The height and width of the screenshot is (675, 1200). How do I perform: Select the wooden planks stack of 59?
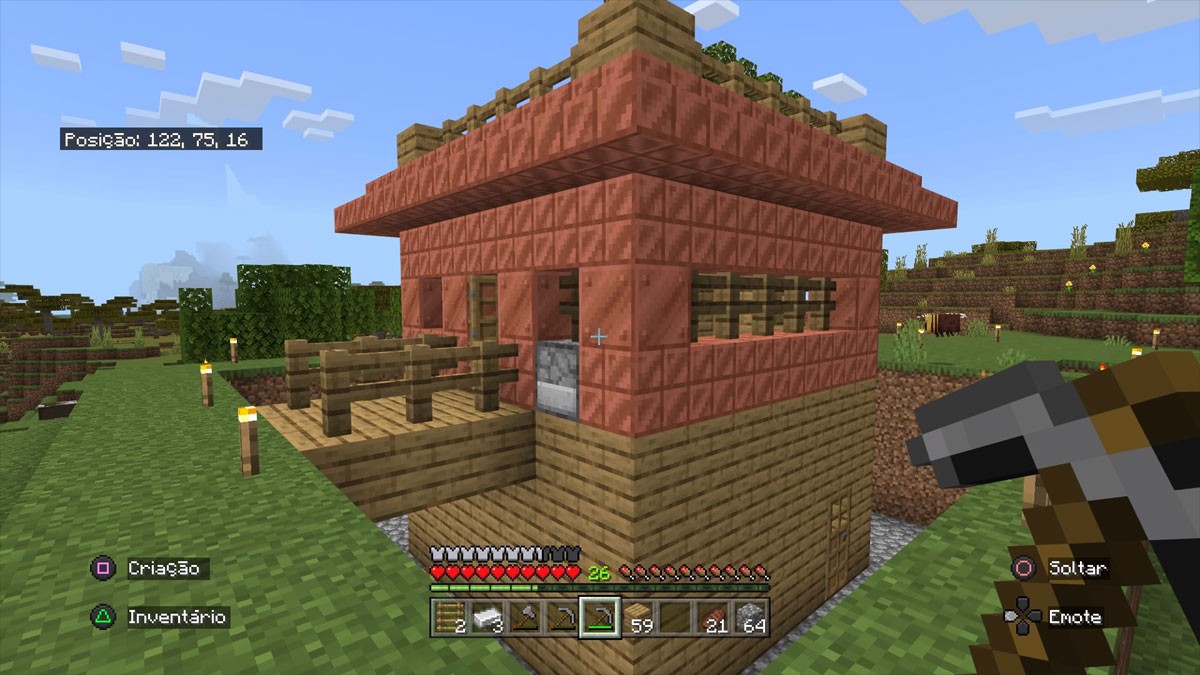tap(637, 617)
